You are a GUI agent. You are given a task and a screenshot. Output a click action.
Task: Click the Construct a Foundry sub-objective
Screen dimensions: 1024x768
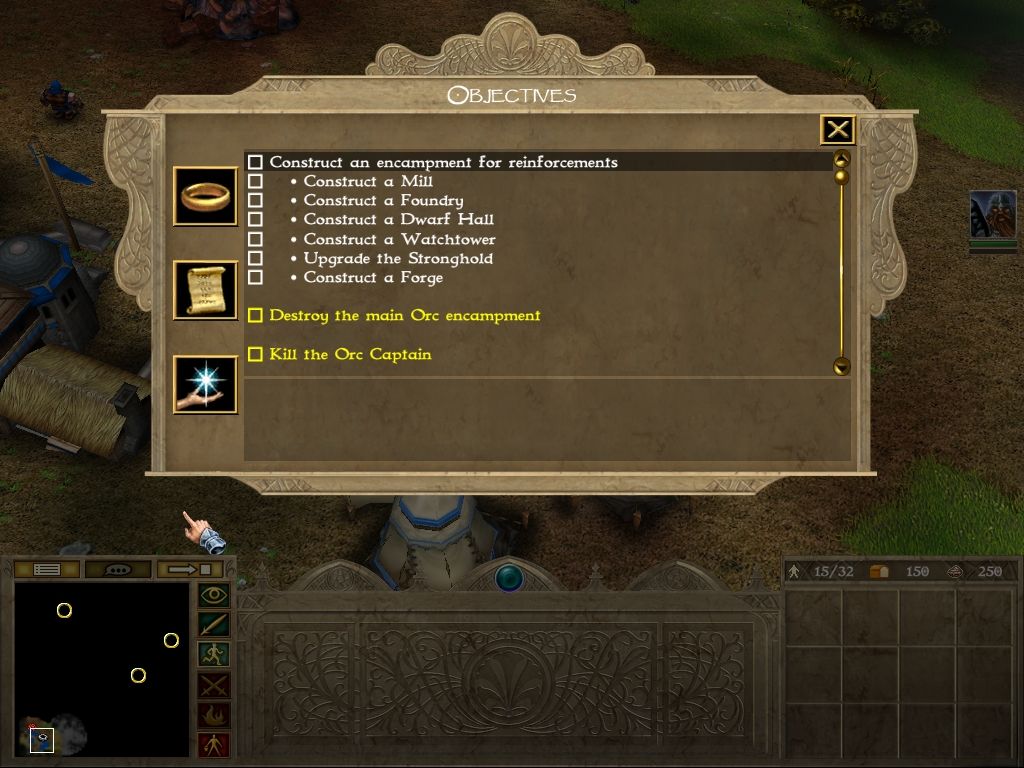tap(383, 201)
